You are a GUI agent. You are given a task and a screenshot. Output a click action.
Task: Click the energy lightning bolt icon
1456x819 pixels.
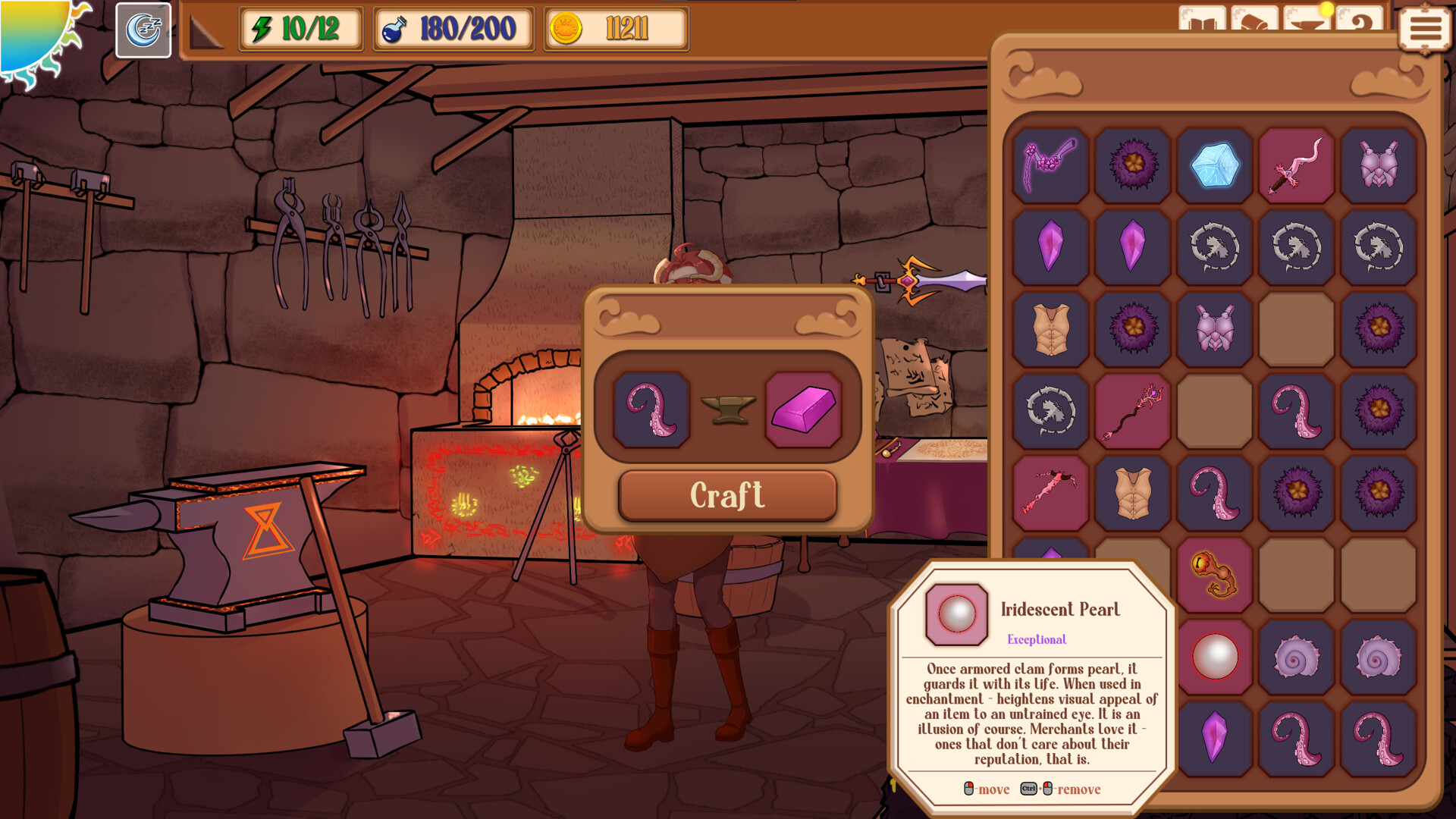pyautogui.click(x=261, y=30)
